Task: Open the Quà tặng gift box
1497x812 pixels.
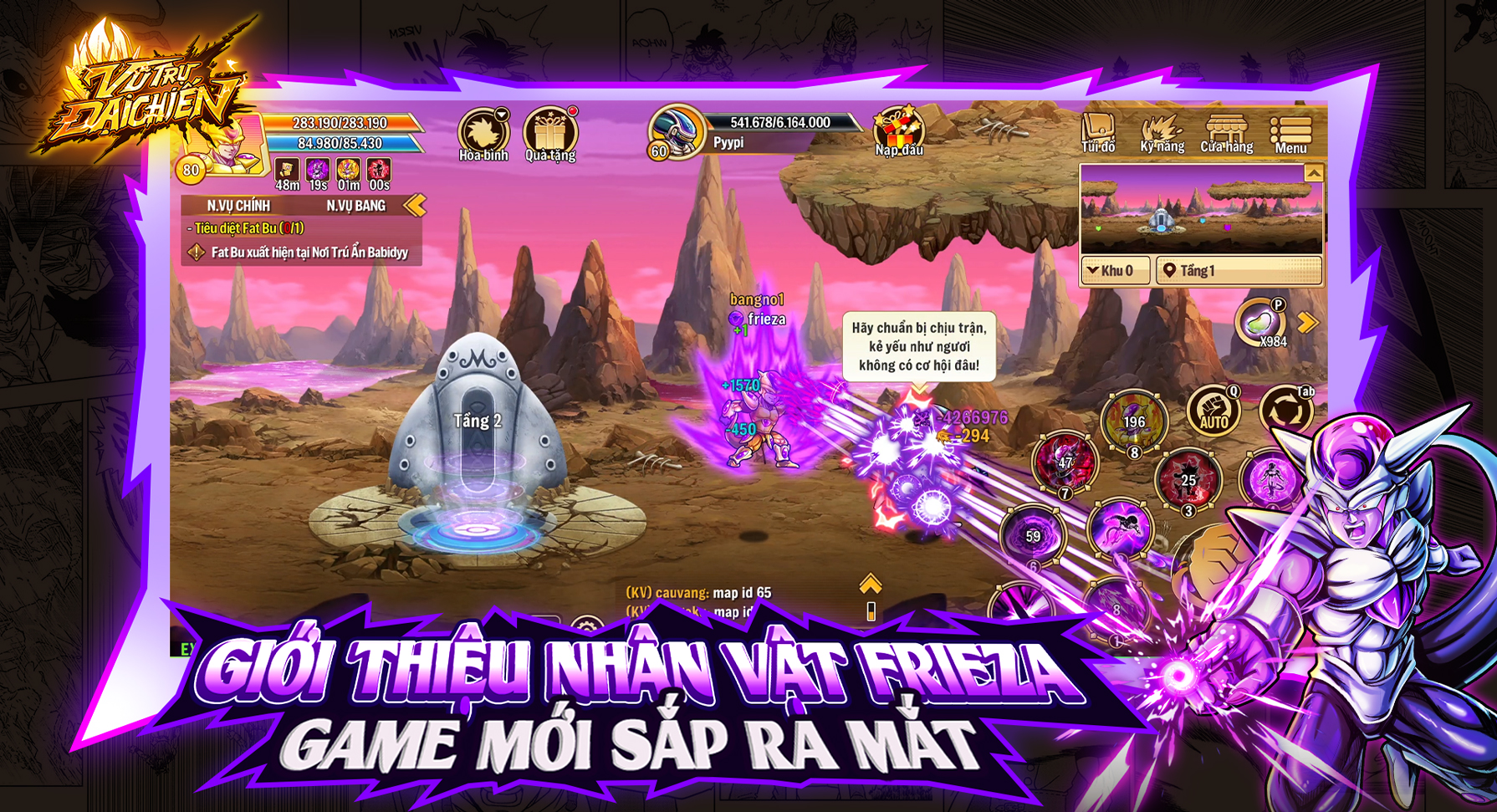Action: coord(549,132)
